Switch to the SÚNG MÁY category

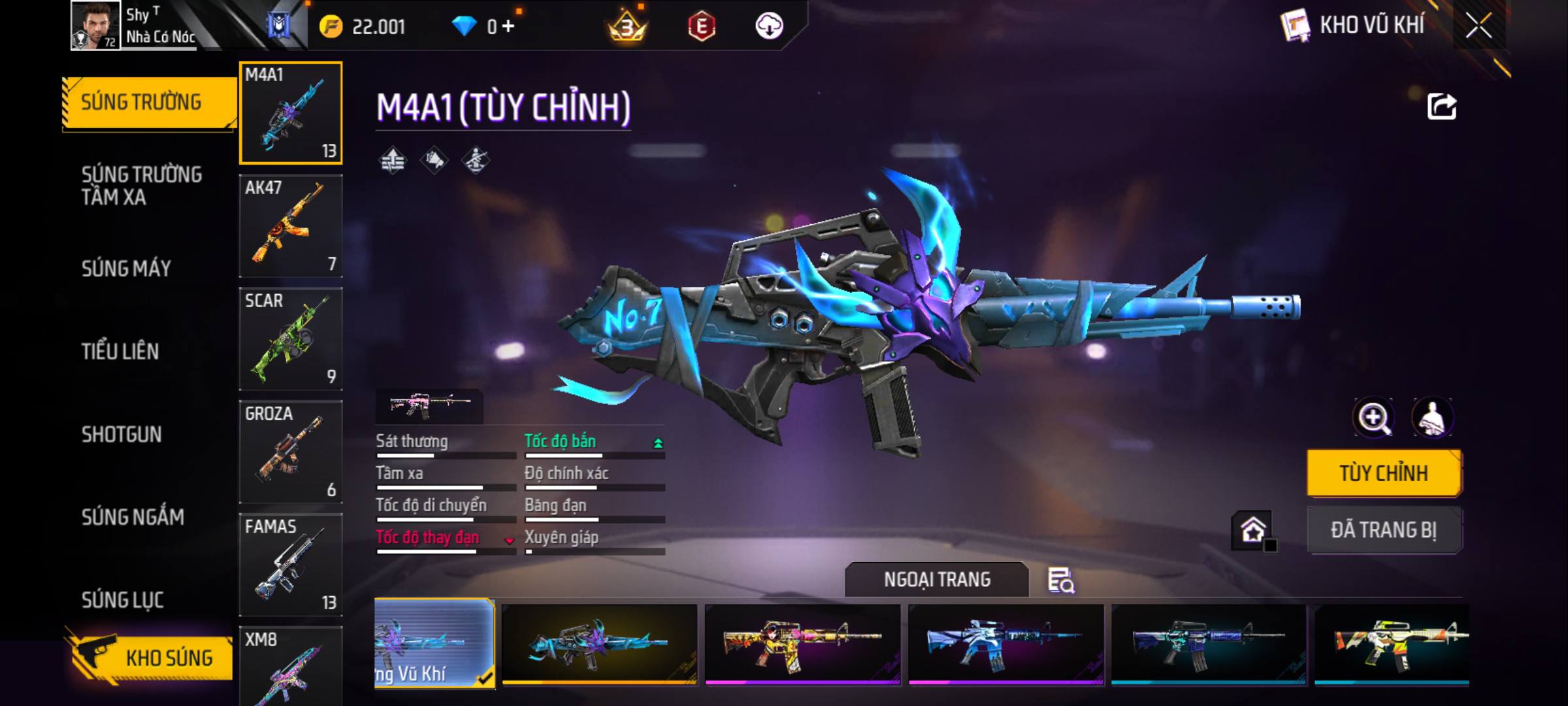[126, 268]
